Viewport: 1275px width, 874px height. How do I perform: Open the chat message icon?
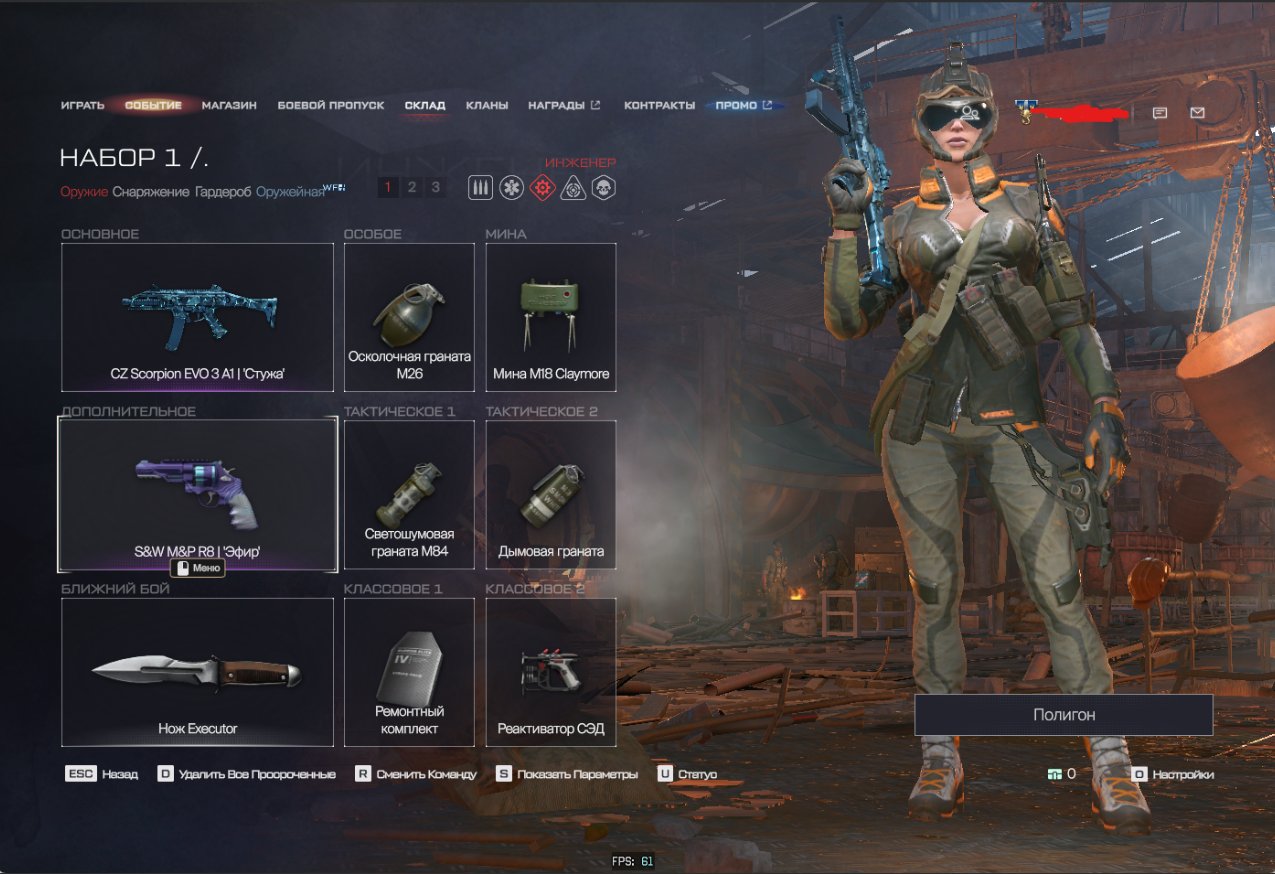pos(1159,113)
